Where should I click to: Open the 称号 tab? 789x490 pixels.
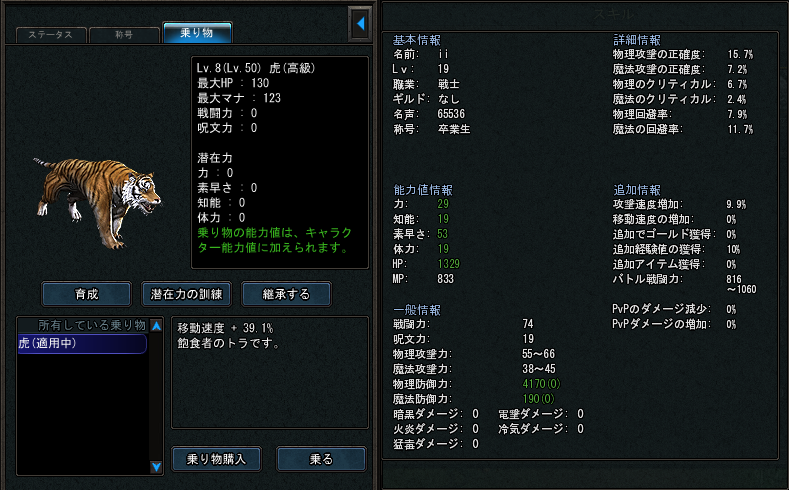(124, 34)
